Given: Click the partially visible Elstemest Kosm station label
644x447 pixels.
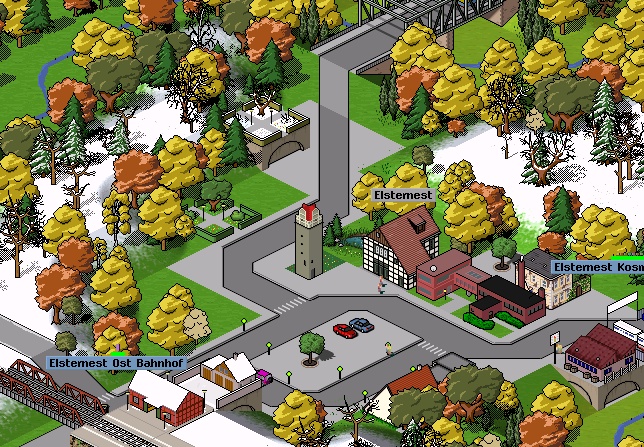Looking at the screenshot, I should coord(597,268).
